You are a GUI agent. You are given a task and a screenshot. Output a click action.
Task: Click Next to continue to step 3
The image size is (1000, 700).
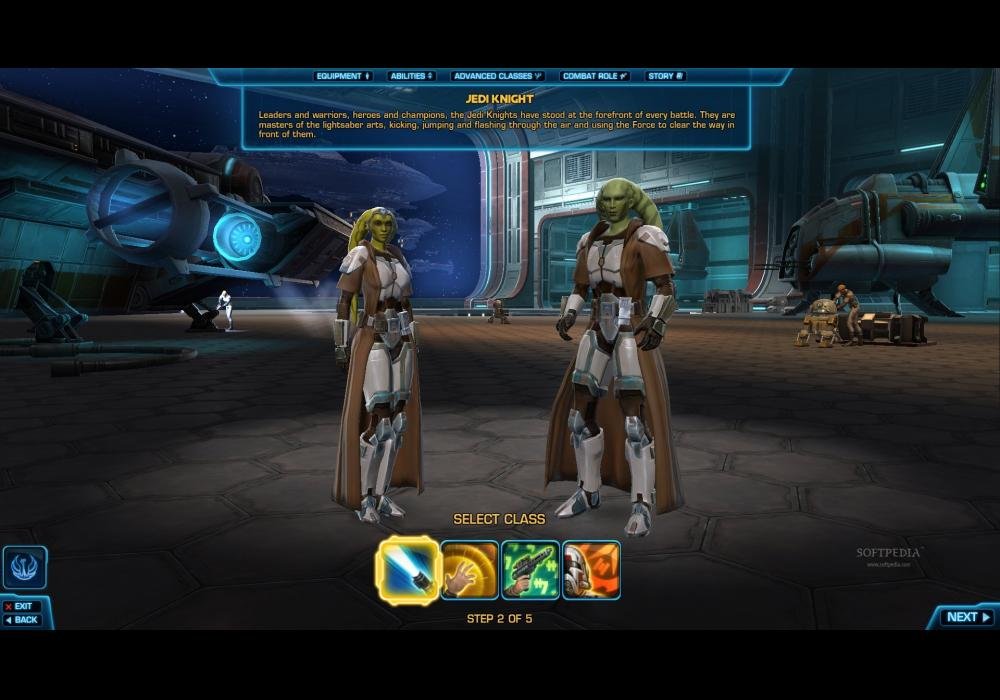click(x=967, y=617)
